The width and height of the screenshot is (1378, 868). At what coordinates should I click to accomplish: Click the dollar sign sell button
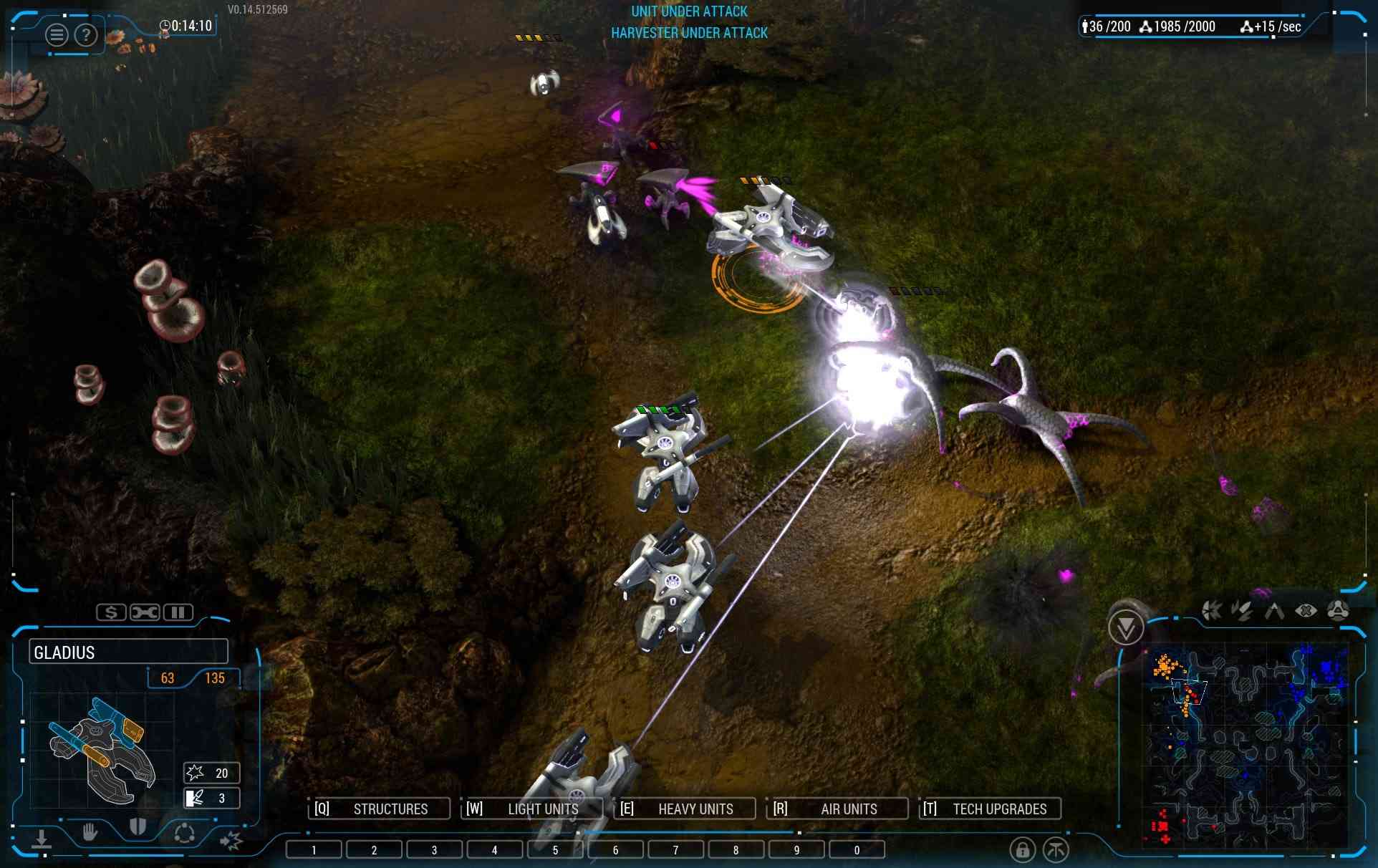(x=111, y=612)
